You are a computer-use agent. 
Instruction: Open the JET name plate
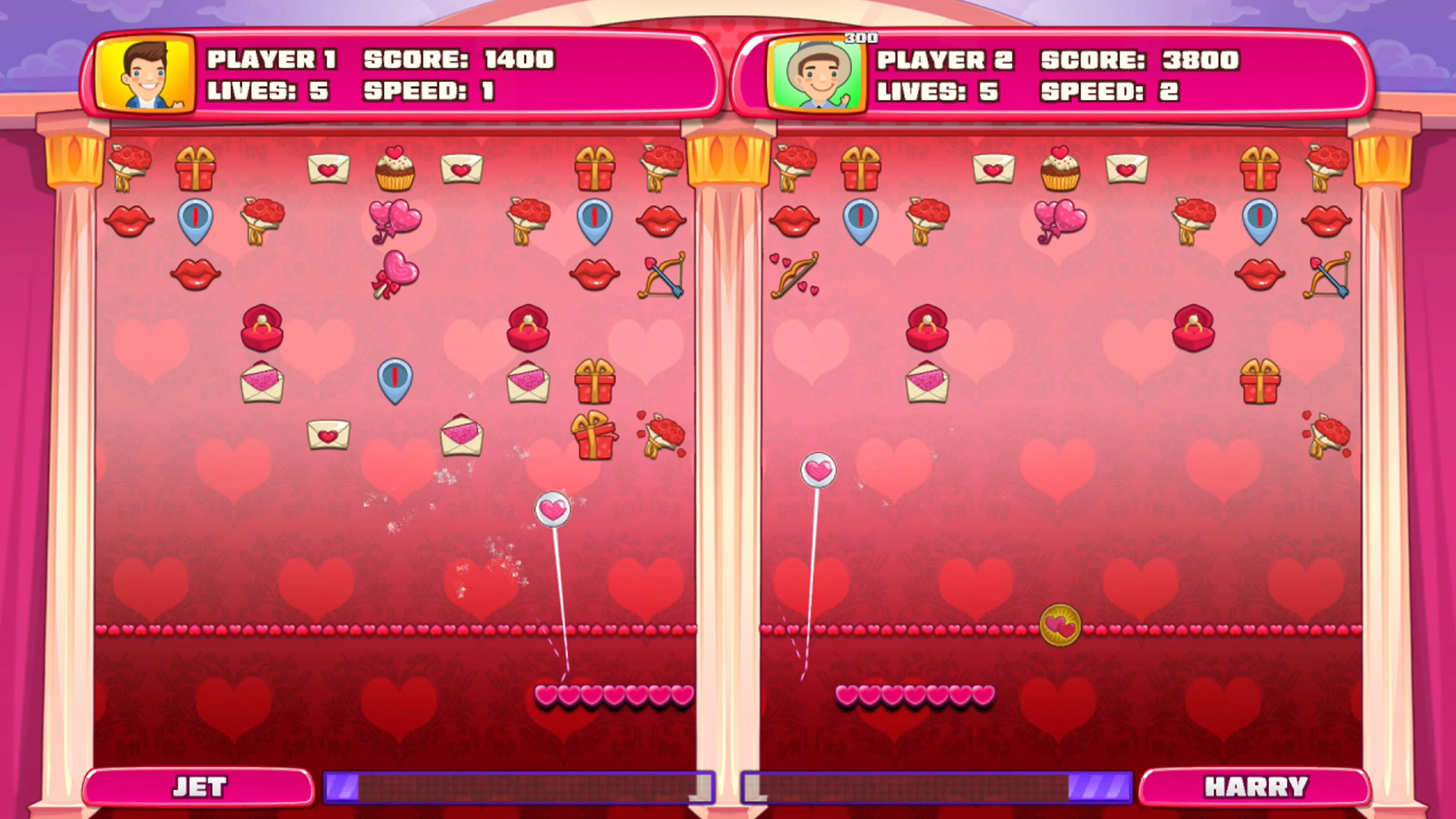(x=201, y=787)
